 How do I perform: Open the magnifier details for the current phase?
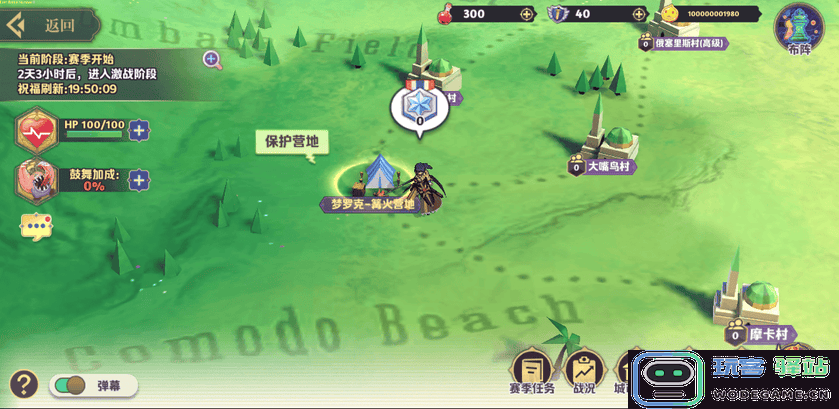coord(212,59)
